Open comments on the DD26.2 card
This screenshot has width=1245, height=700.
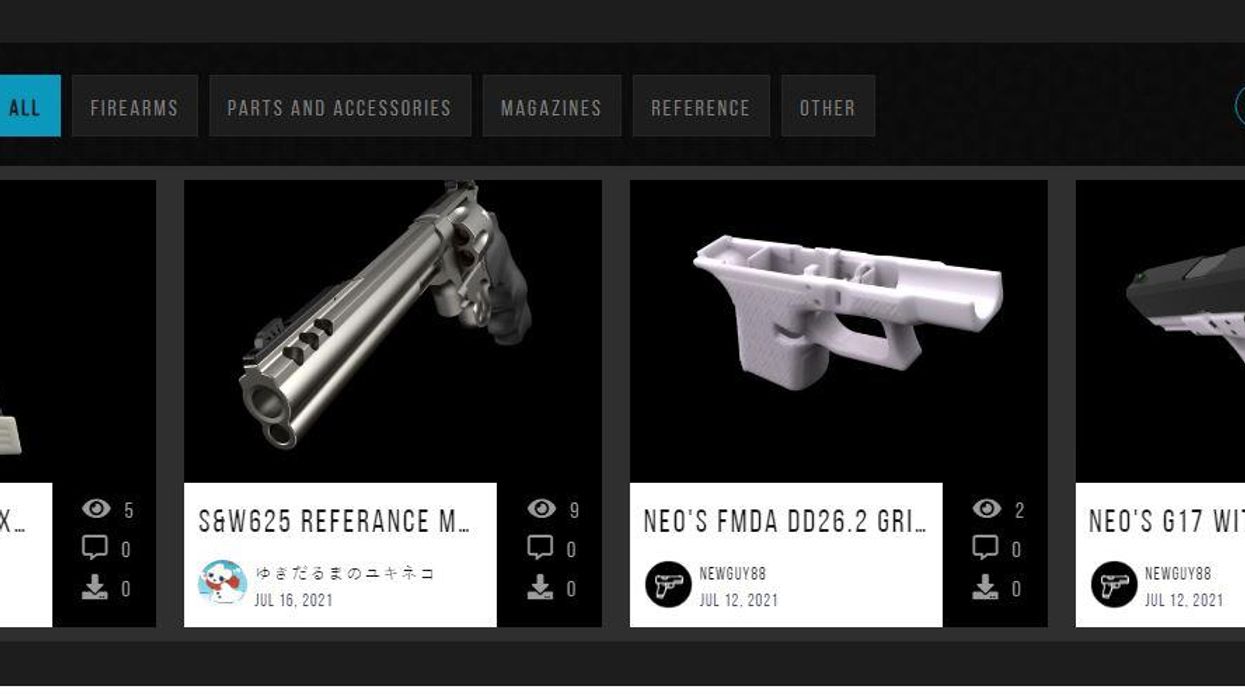(x=985, y=548)
